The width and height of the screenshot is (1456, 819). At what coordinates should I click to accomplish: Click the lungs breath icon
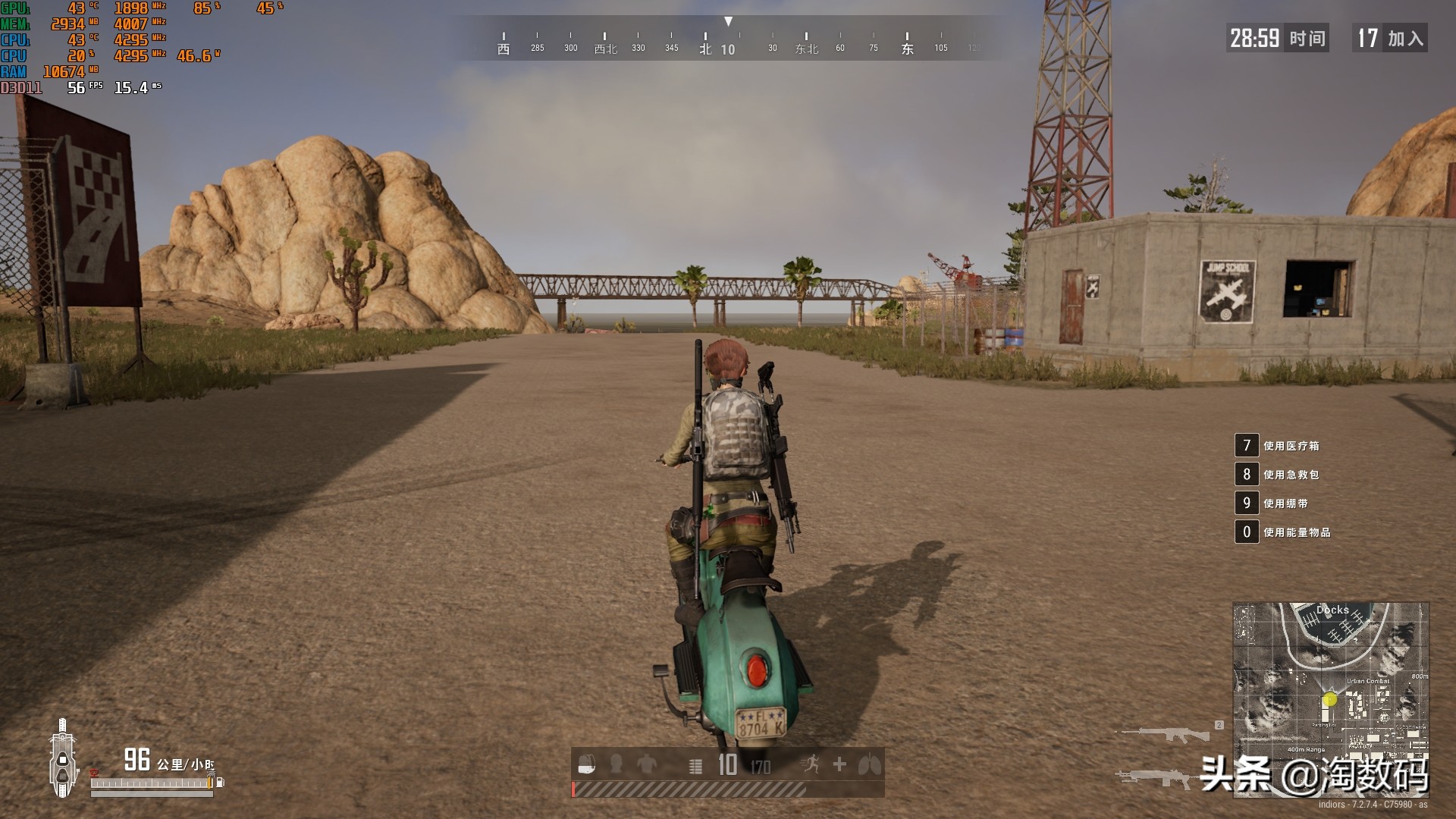click(870, 764)
